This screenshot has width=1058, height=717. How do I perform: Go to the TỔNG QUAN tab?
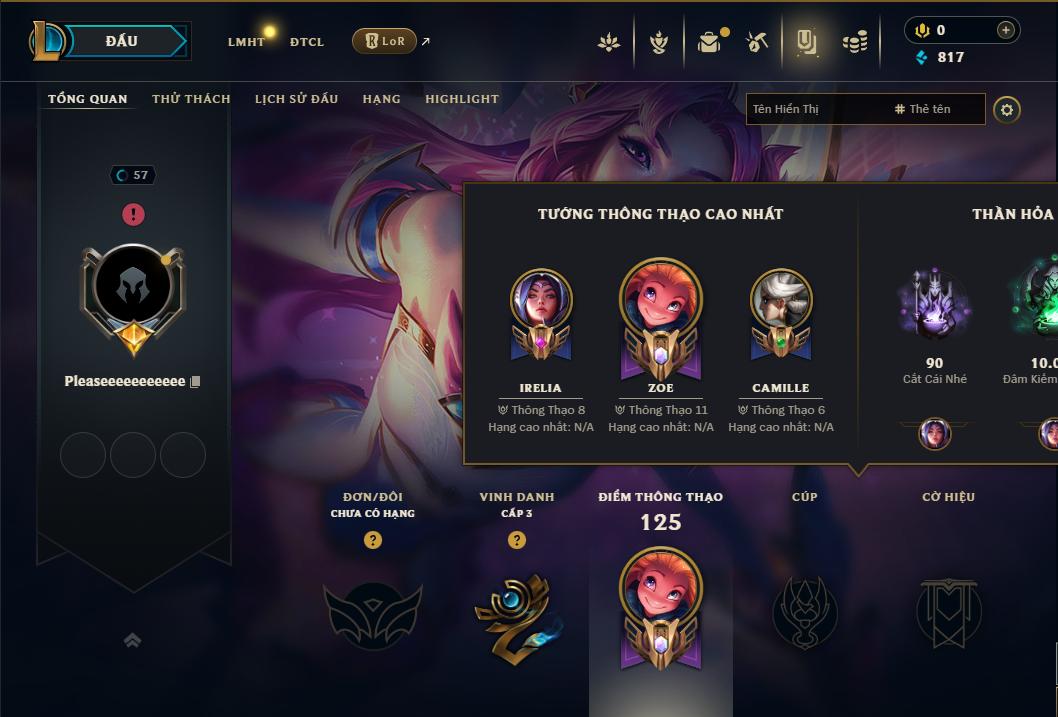(x=88, y=99)
